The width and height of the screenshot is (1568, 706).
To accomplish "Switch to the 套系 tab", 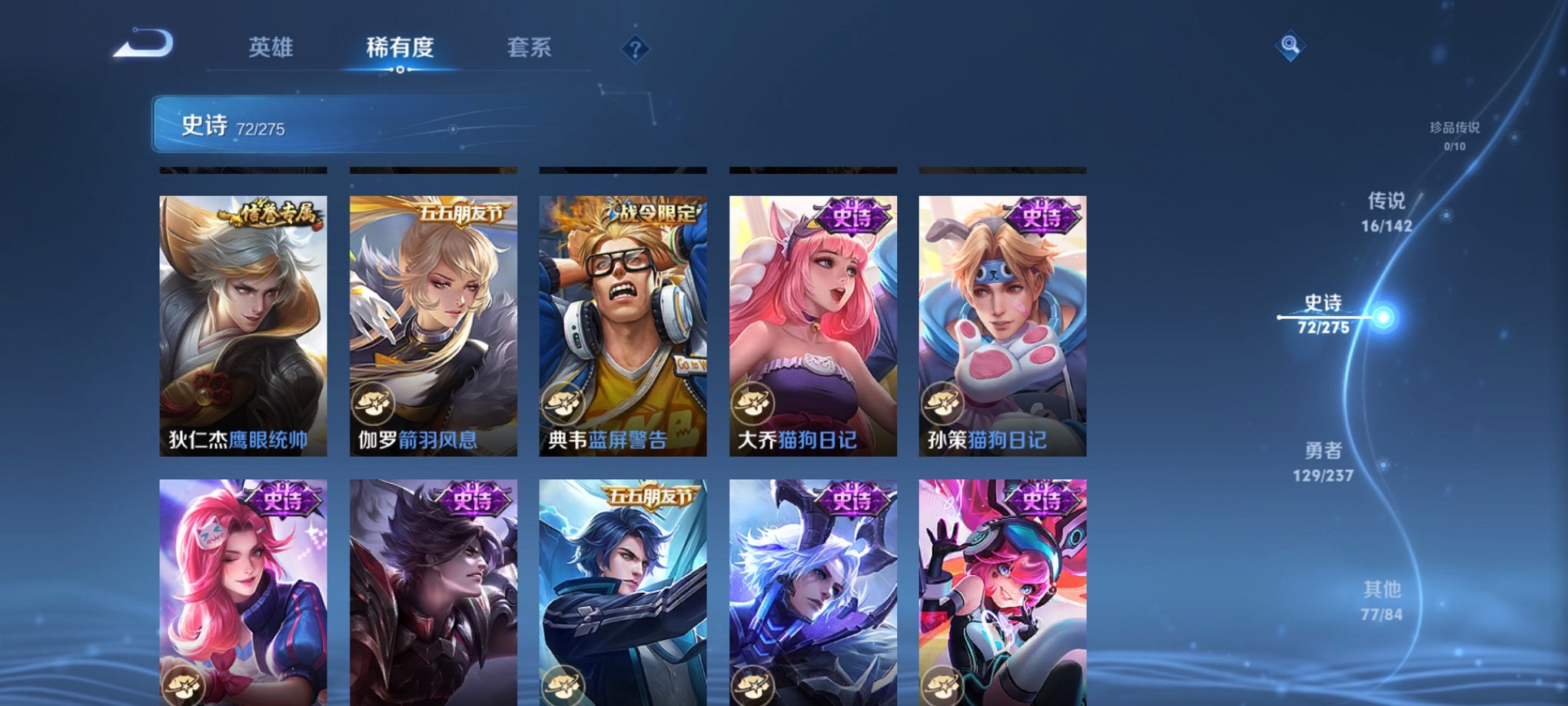I will (x=531, y=48).
